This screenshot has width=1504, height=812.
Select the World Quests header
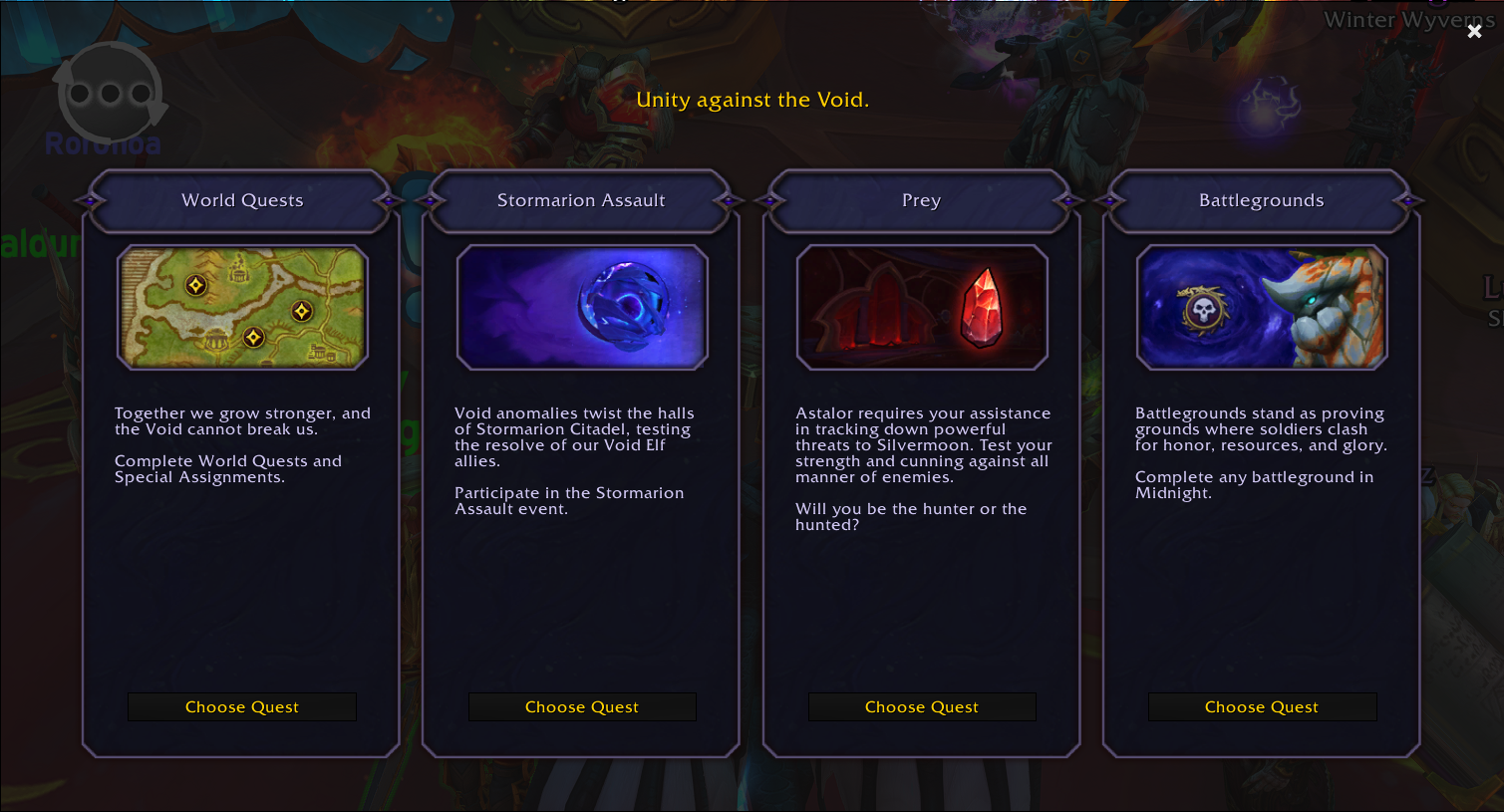point(241,200)
